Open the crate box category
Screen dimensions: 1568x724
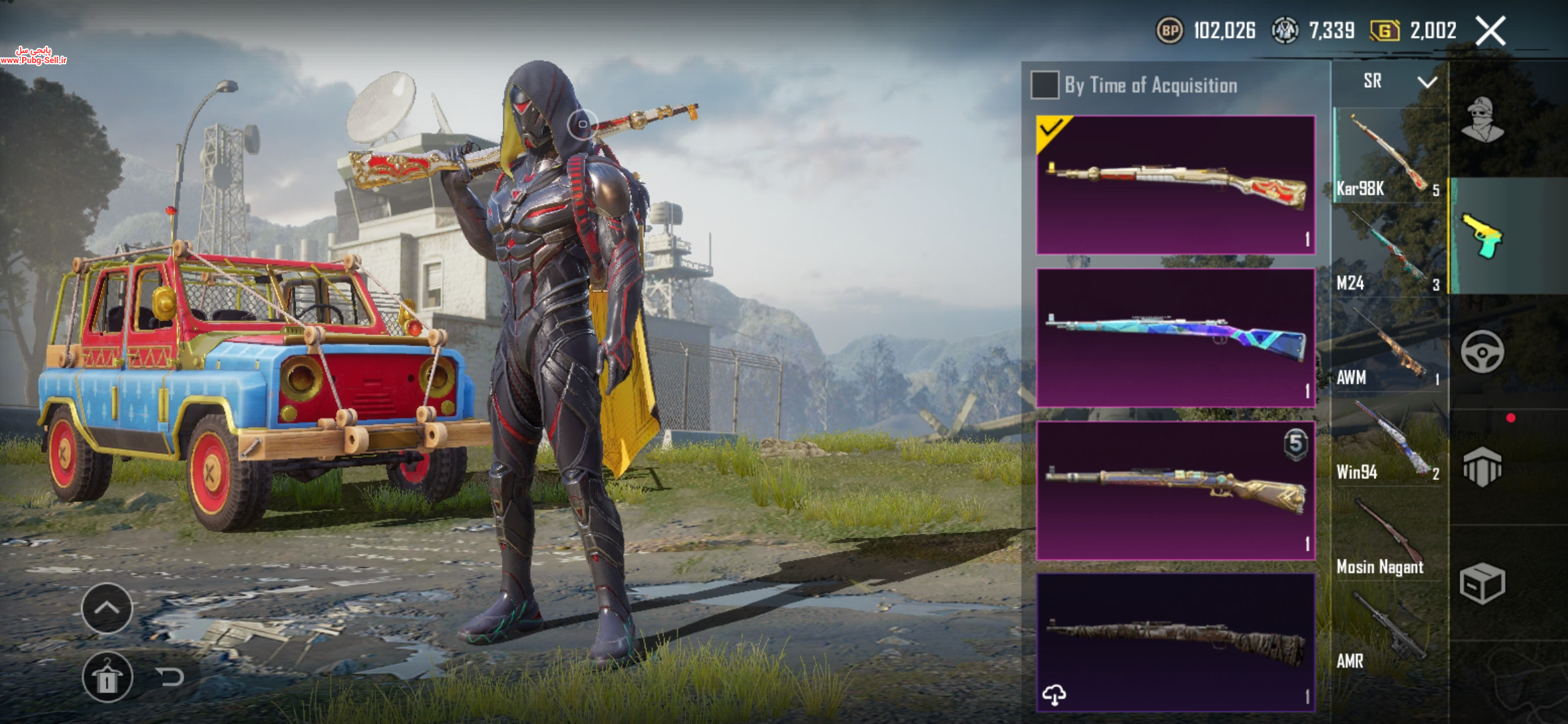[1482, 583]
